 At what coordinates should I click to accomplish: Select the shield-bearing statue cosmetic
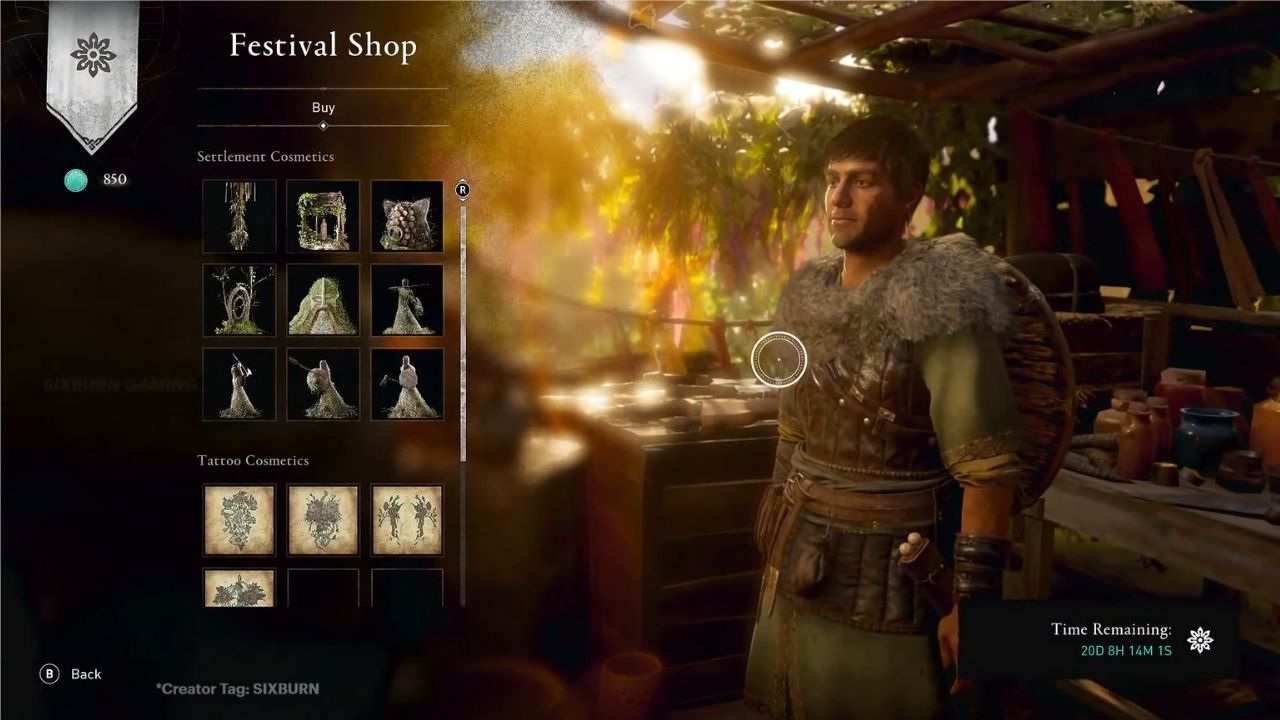322,384
